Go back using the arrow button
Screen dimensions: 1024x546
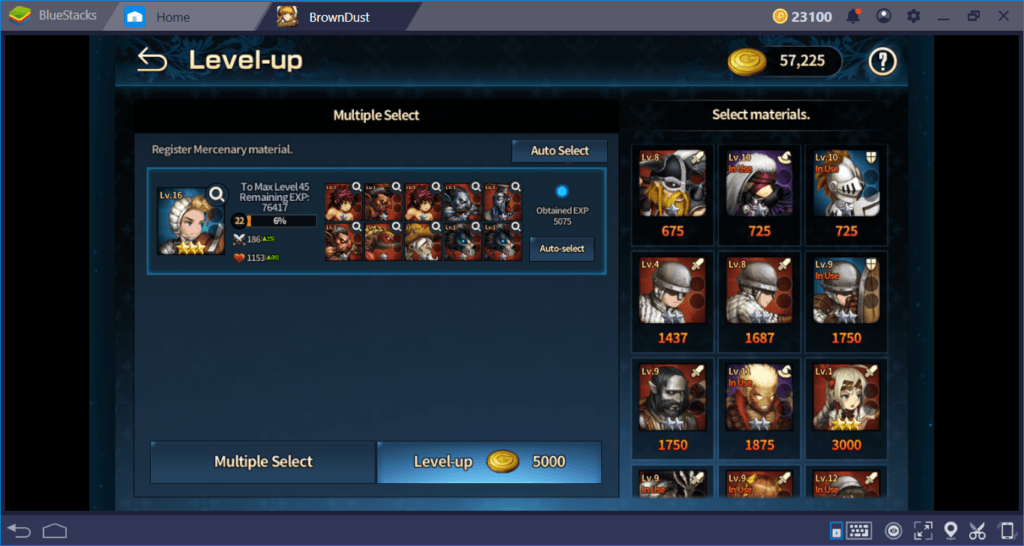152,61
